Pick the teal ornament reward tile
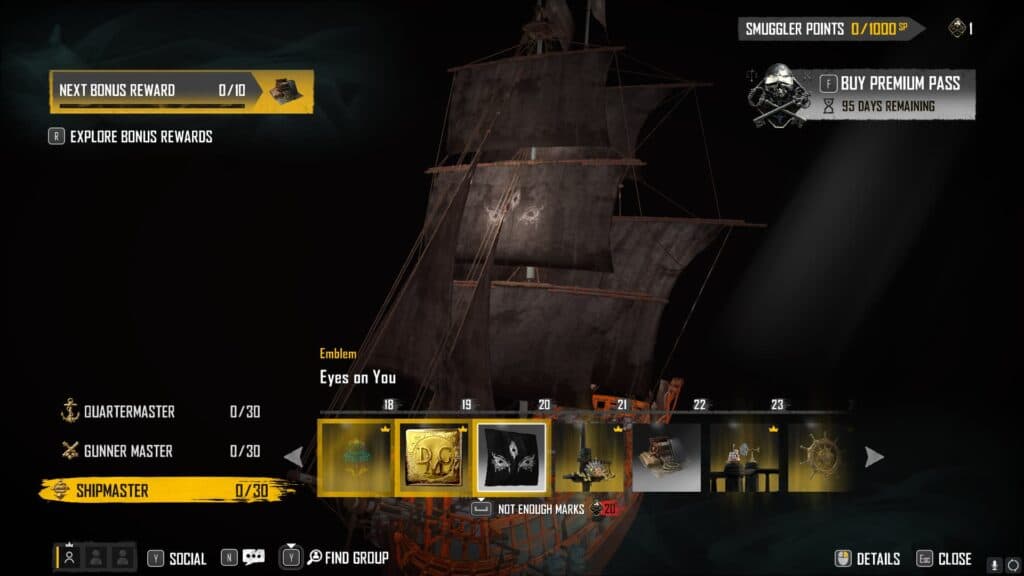This screenshot has width=1024, height=576. pyautogui.click(x=355, y=458)
